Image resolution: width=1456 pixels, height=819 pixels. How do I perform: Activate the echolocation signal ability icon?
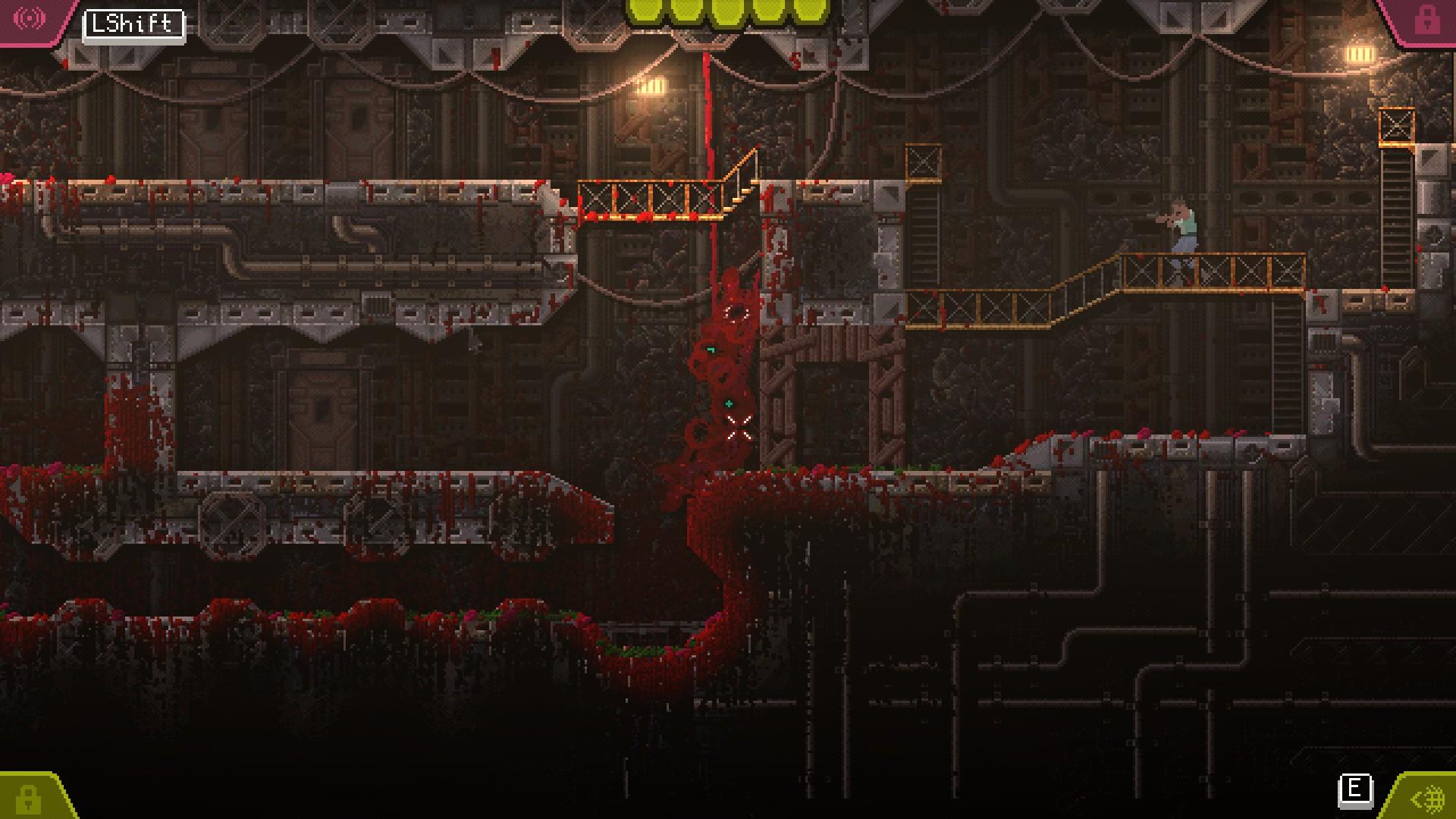tap(30, 18)
